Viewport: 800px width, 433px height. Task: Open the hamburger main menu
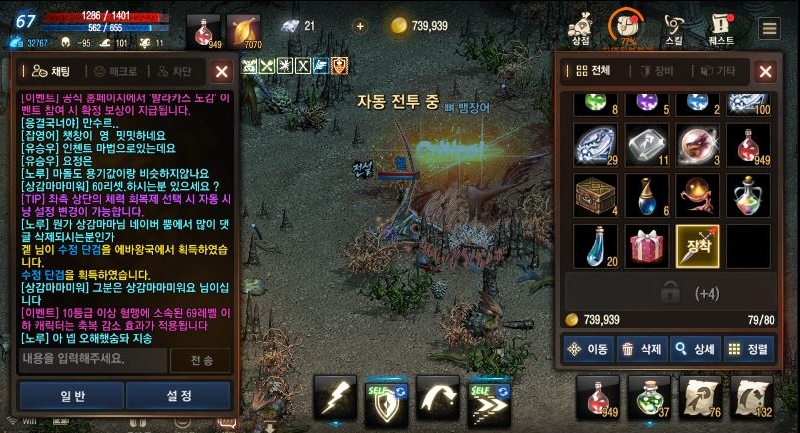click(769, 28)
